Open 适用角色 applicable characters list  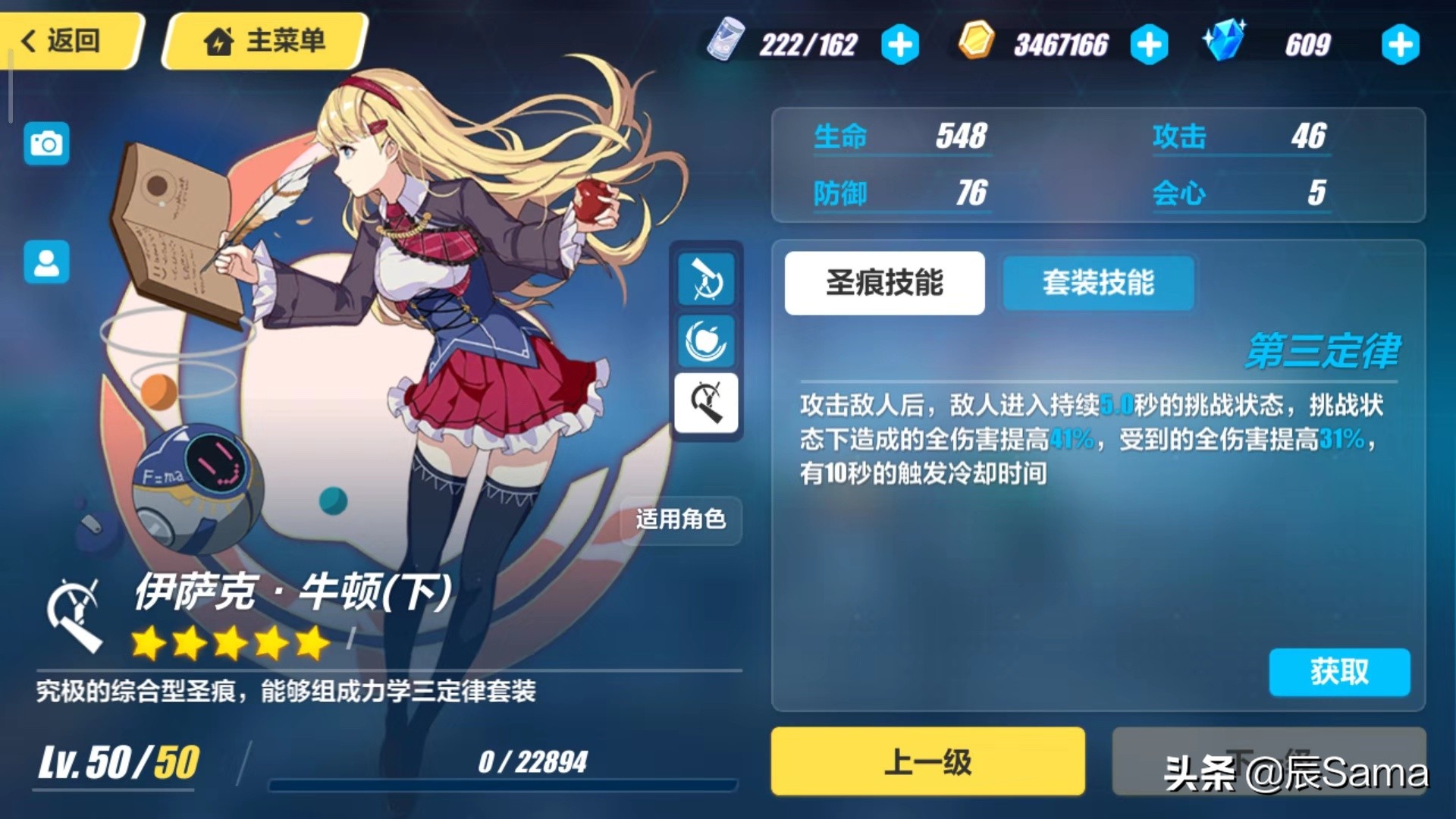680,521
